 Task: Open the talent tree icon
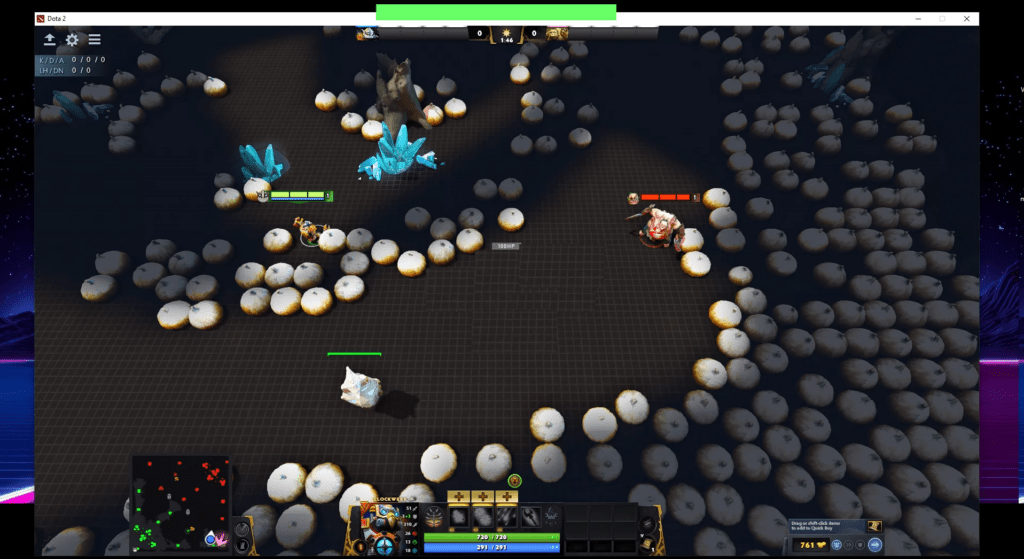(436, 516)
